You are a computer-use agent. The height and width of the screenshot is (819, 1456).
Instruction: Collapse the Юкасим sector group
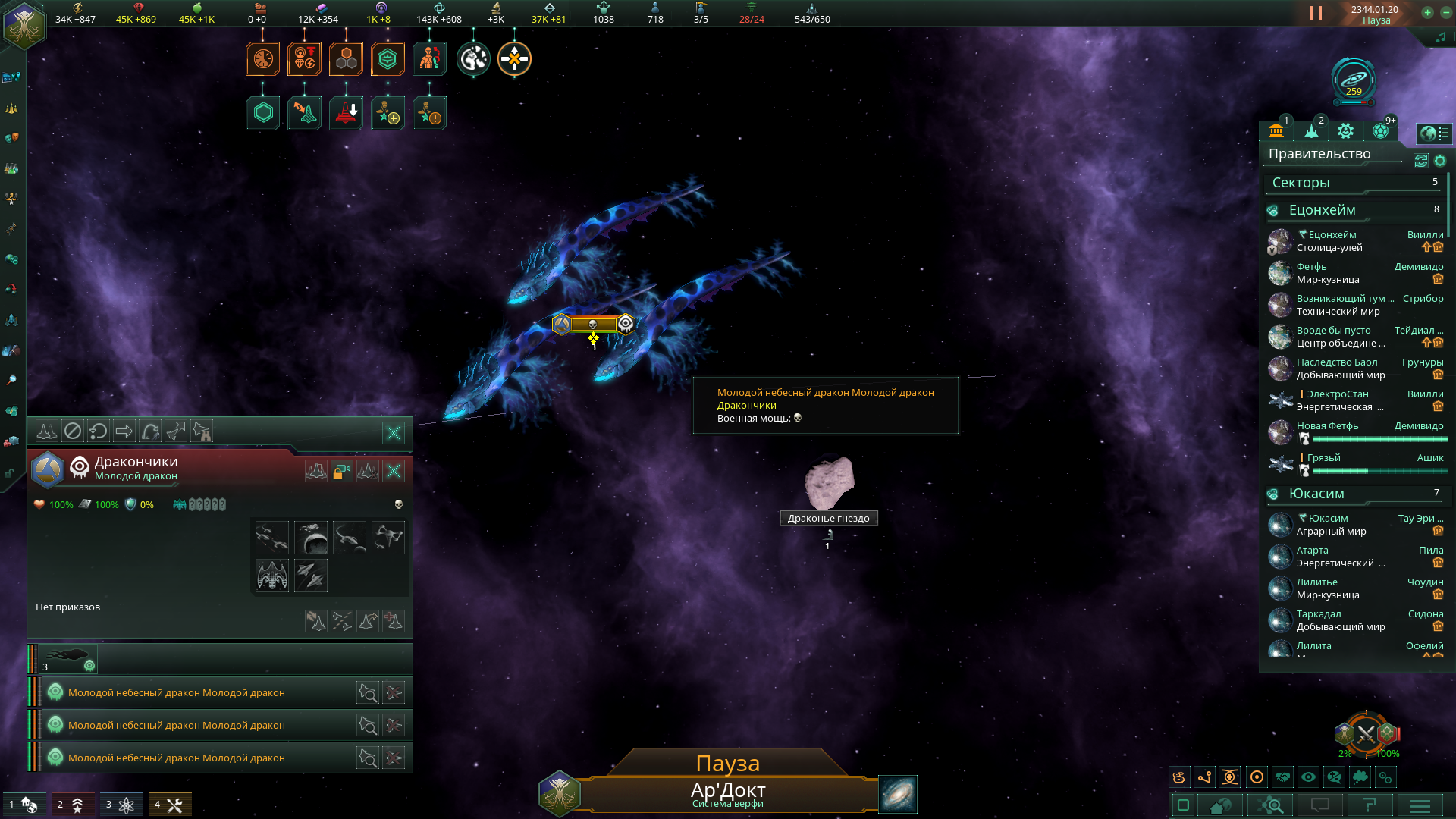[1272, 494]
